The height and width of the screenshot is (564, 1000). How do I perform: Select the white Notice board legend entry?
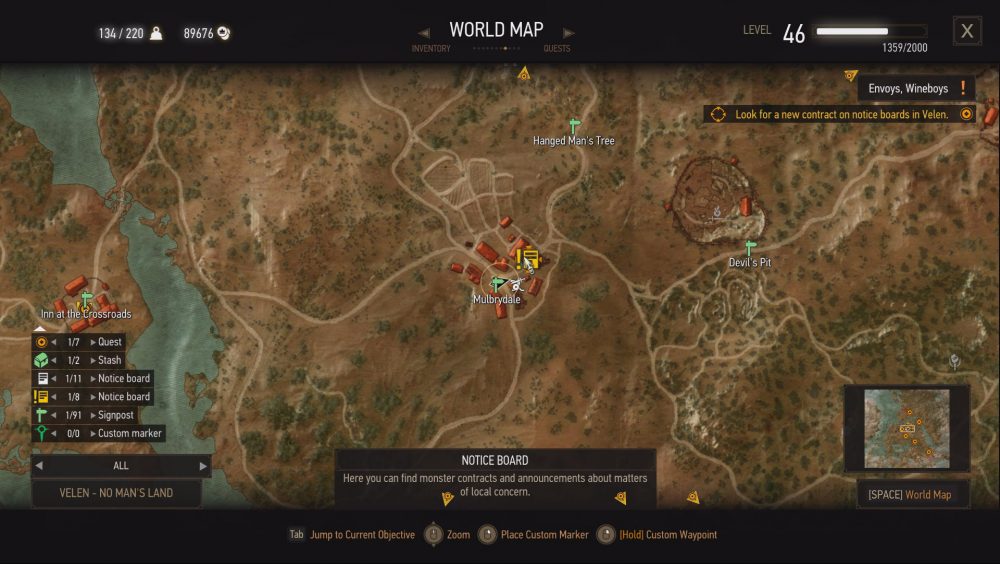click(123, 379)
